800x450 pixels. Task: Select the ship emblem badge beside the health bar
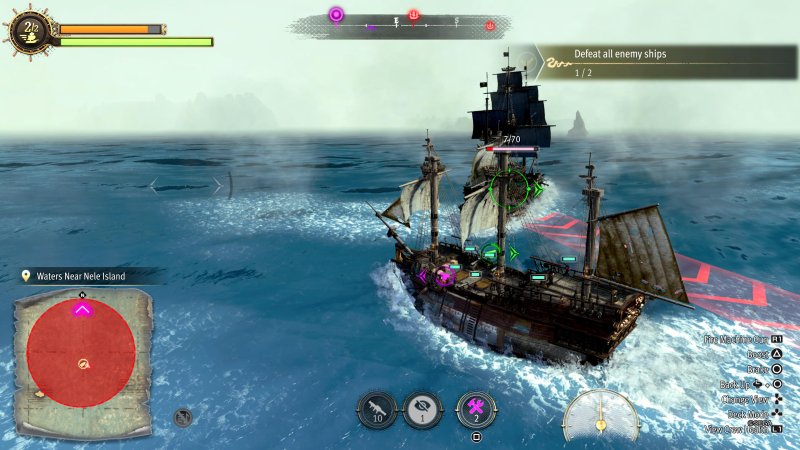point(30,30)
